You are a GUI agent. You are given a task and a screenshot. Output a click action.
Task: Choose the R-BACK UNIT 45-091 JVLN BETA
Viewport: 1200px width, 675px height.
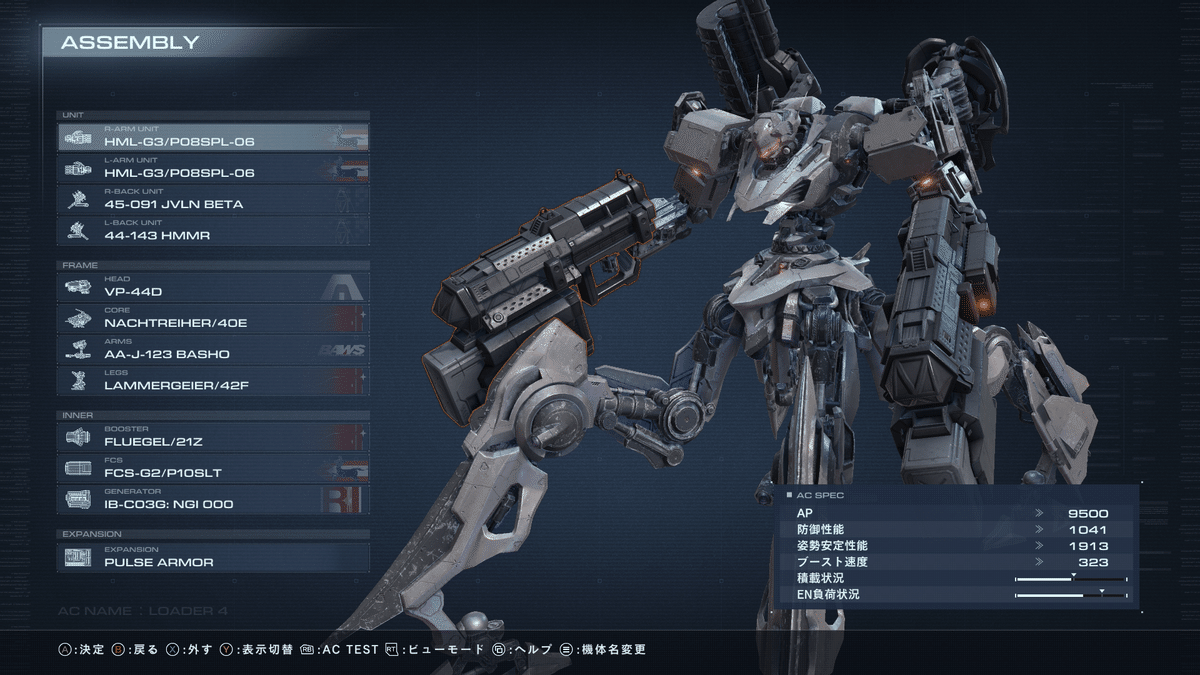point(213,199)
